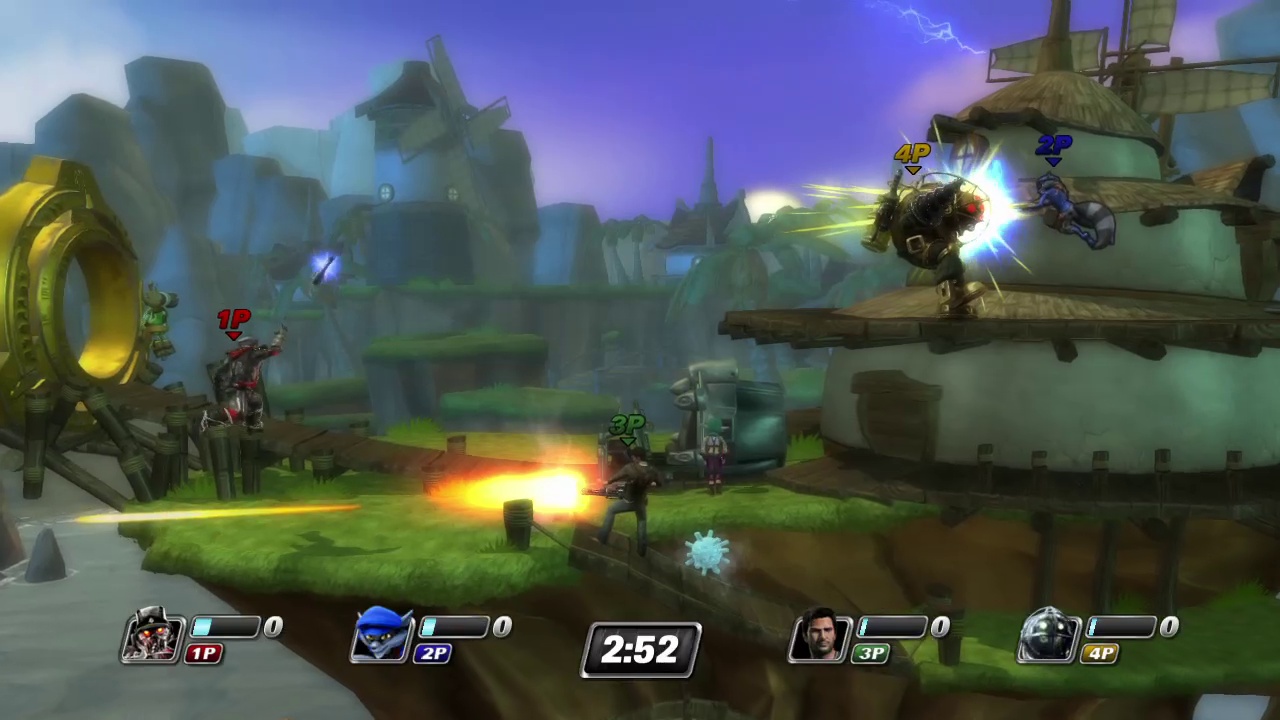Select the yellow 4P player badge
The image size is (1280, 720).
[x=1100, y=654]
